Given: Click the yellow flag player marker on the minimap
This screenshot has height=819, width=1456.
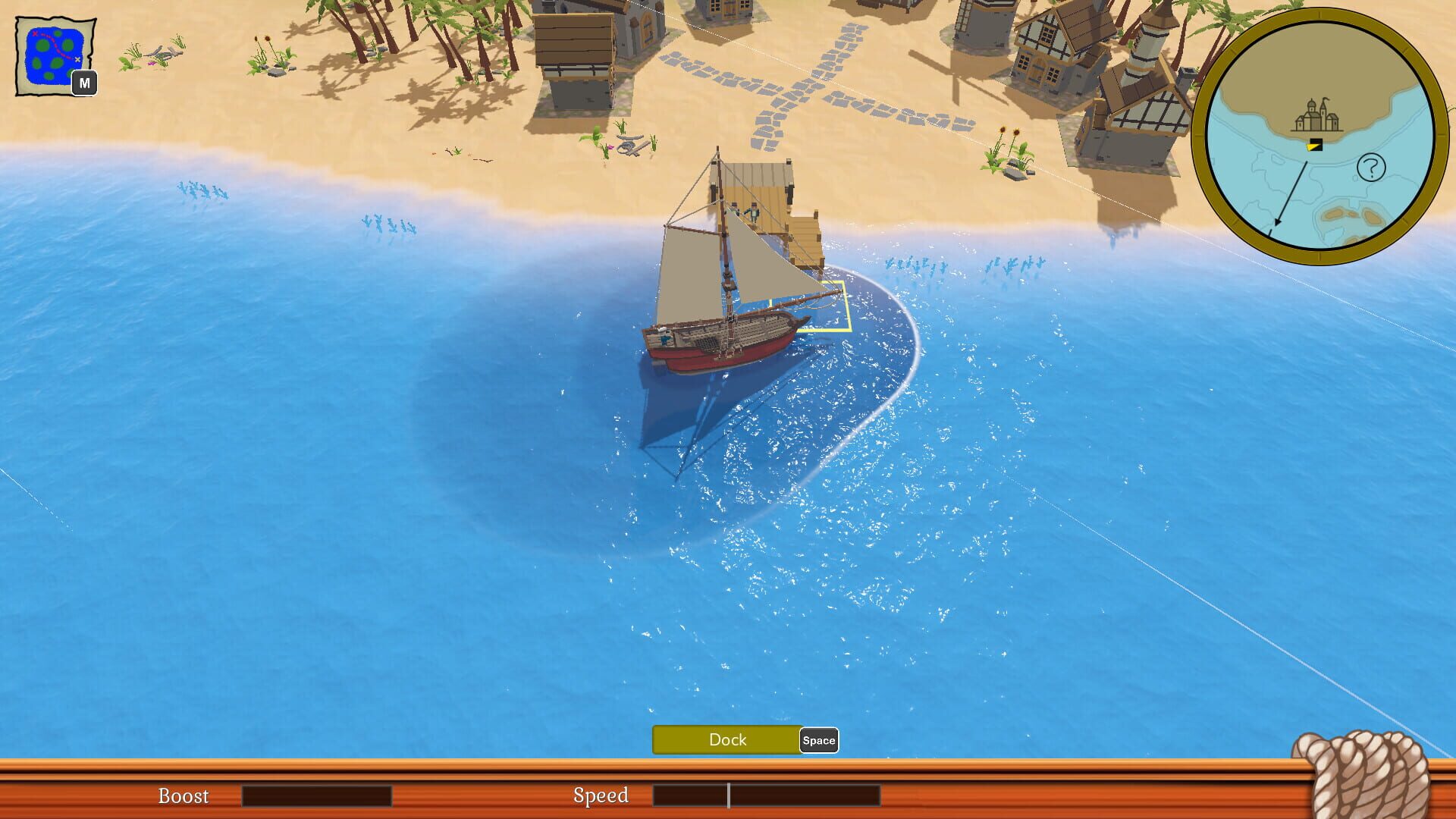Looking at the screenshot, I should pos(1314,146).
